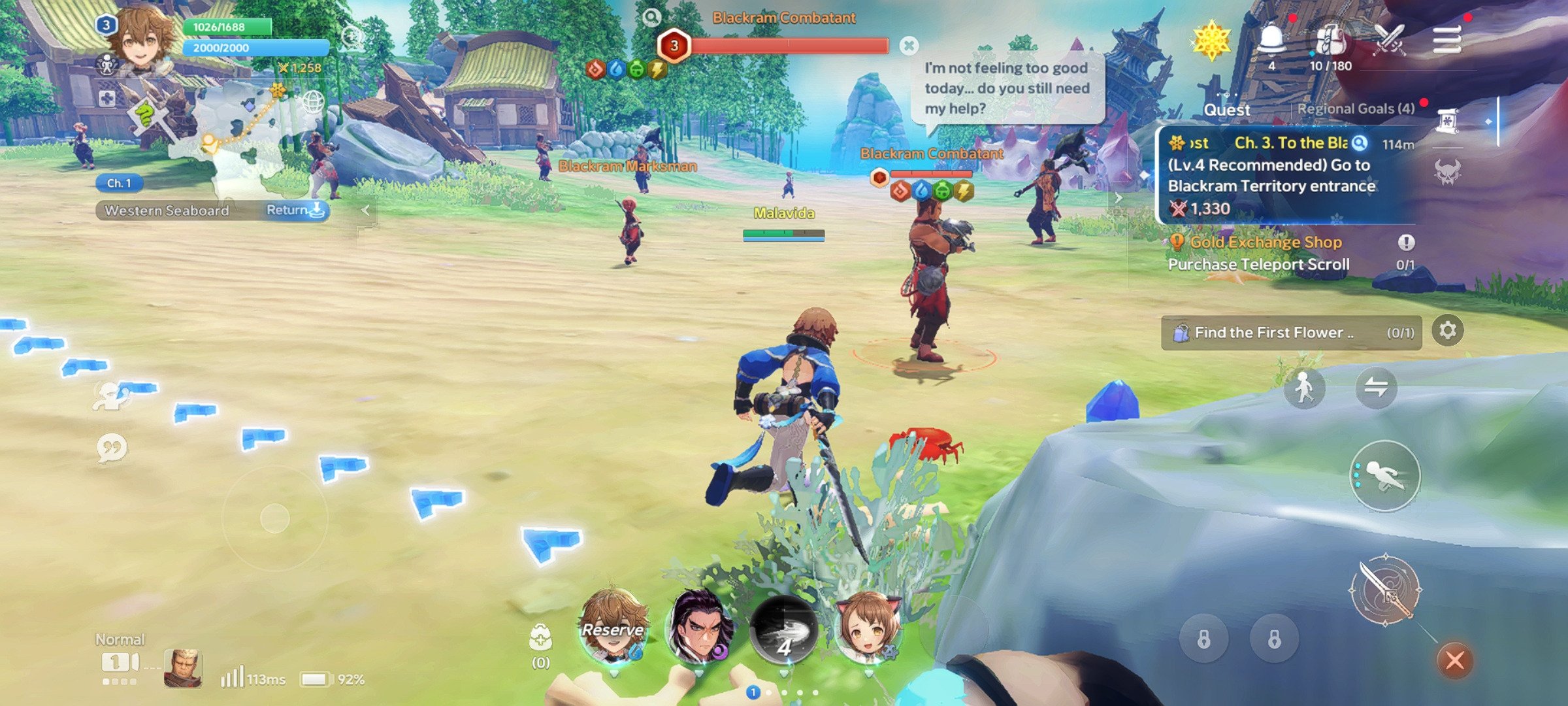Activate the sword basic attack button
1568x706 pixels.
[x=1384, y=590]
